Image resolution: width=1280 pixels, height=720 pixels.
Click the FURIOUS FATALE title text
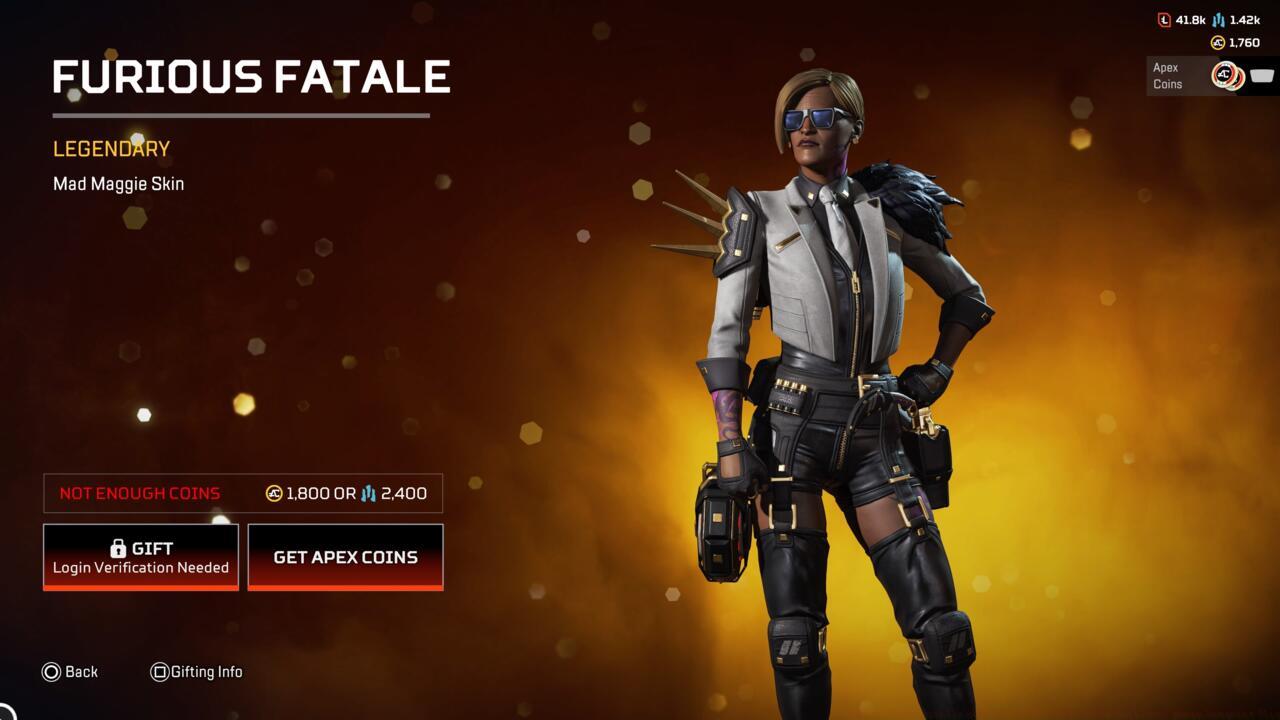pyautogui.click(x=250, y=78)
